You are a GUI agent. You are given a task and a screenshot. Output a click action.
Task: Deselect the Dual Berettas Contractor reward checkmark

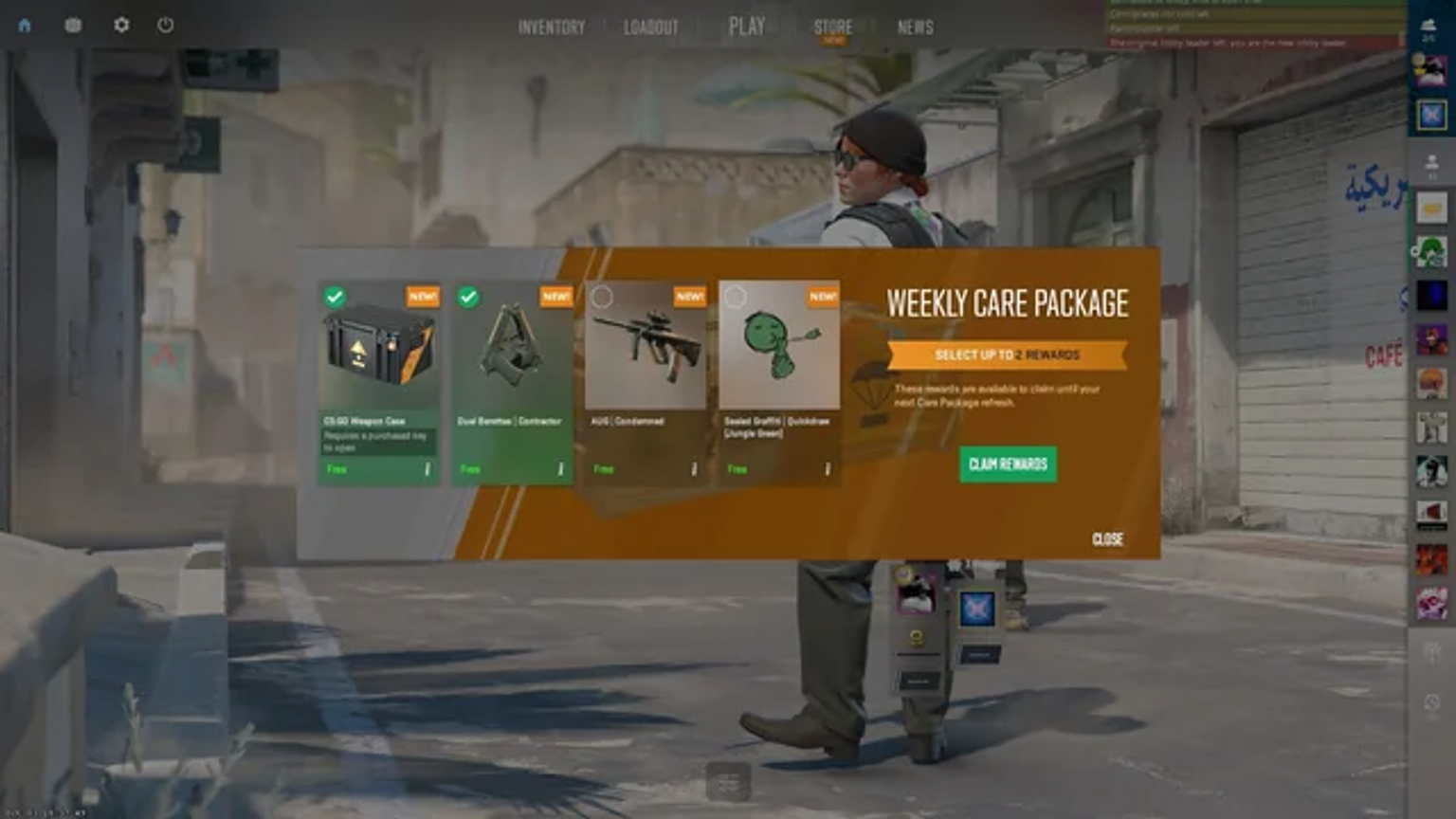point(467,297)
